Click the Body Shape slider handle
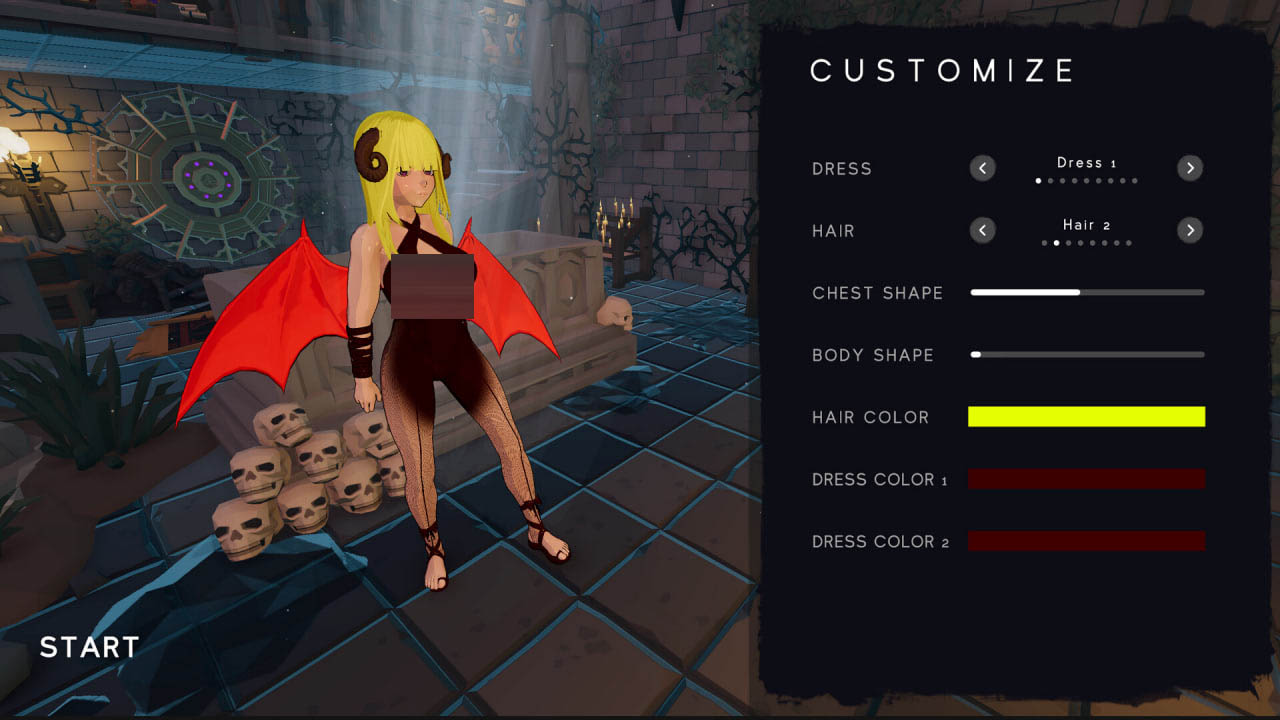 tap(977, 354)
